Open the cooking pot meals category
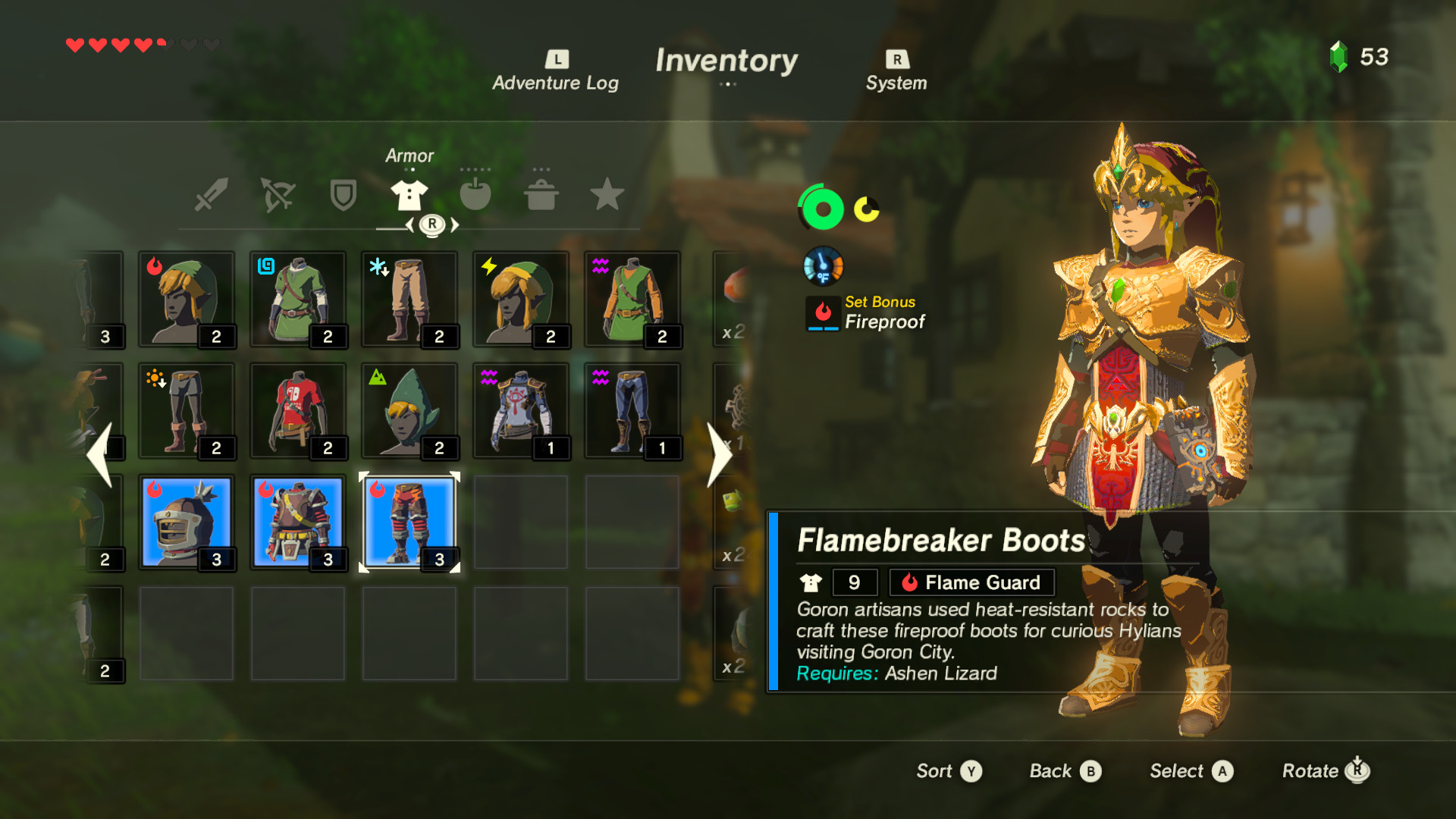This screenshot has width=1456, height=819. coord(541,194)
